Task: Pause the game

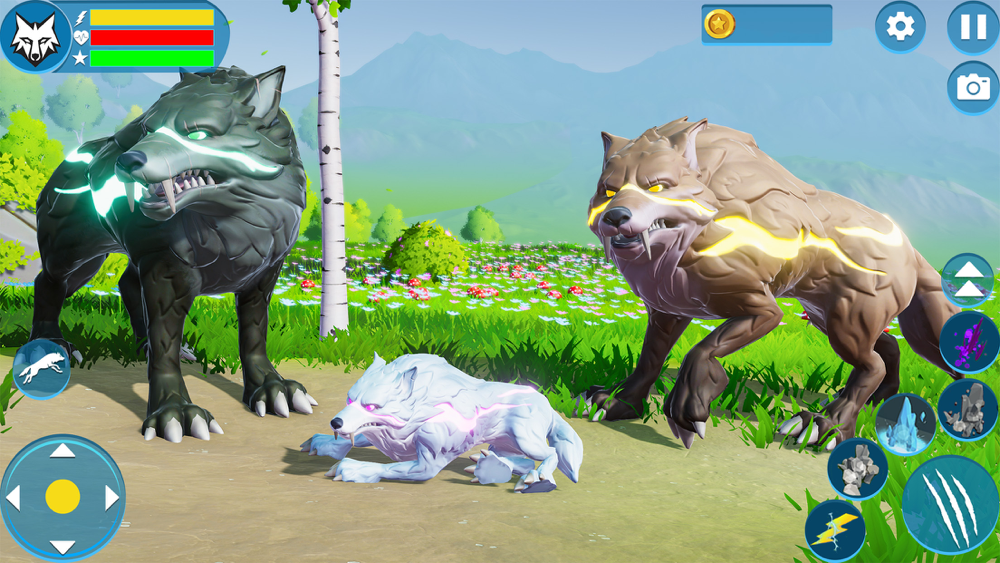Action: click(973, 27)
